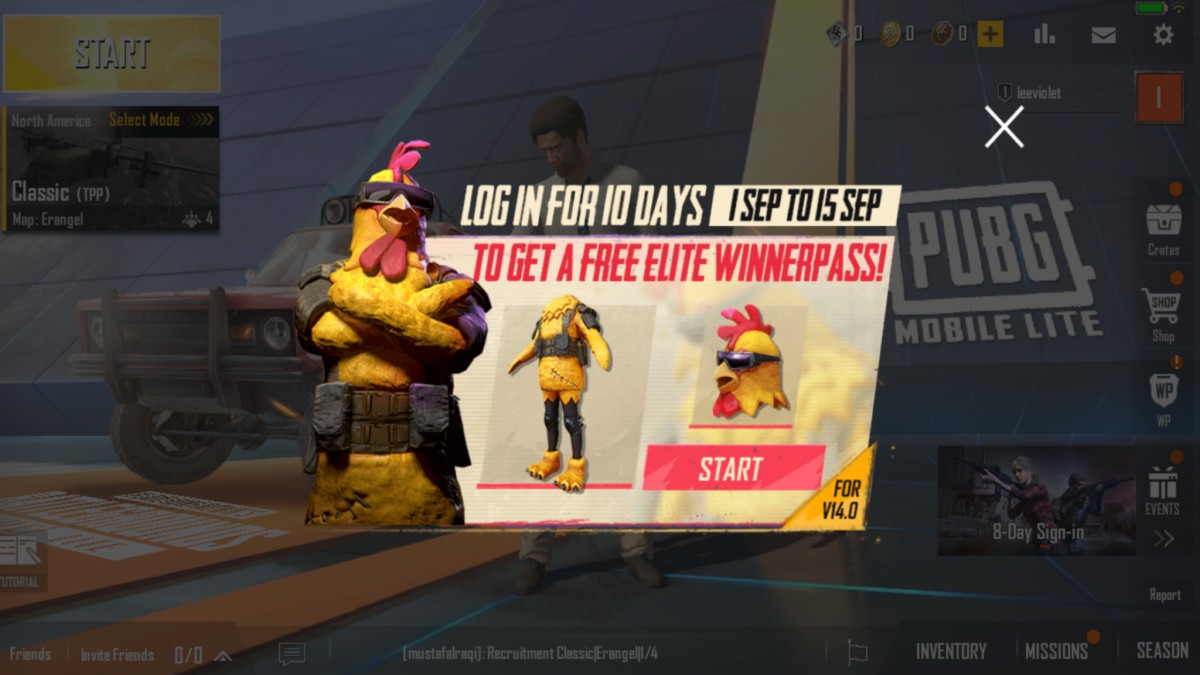Open the chat message icon
The width and height of the screenshot is (1200, 675).
[292, 654]
